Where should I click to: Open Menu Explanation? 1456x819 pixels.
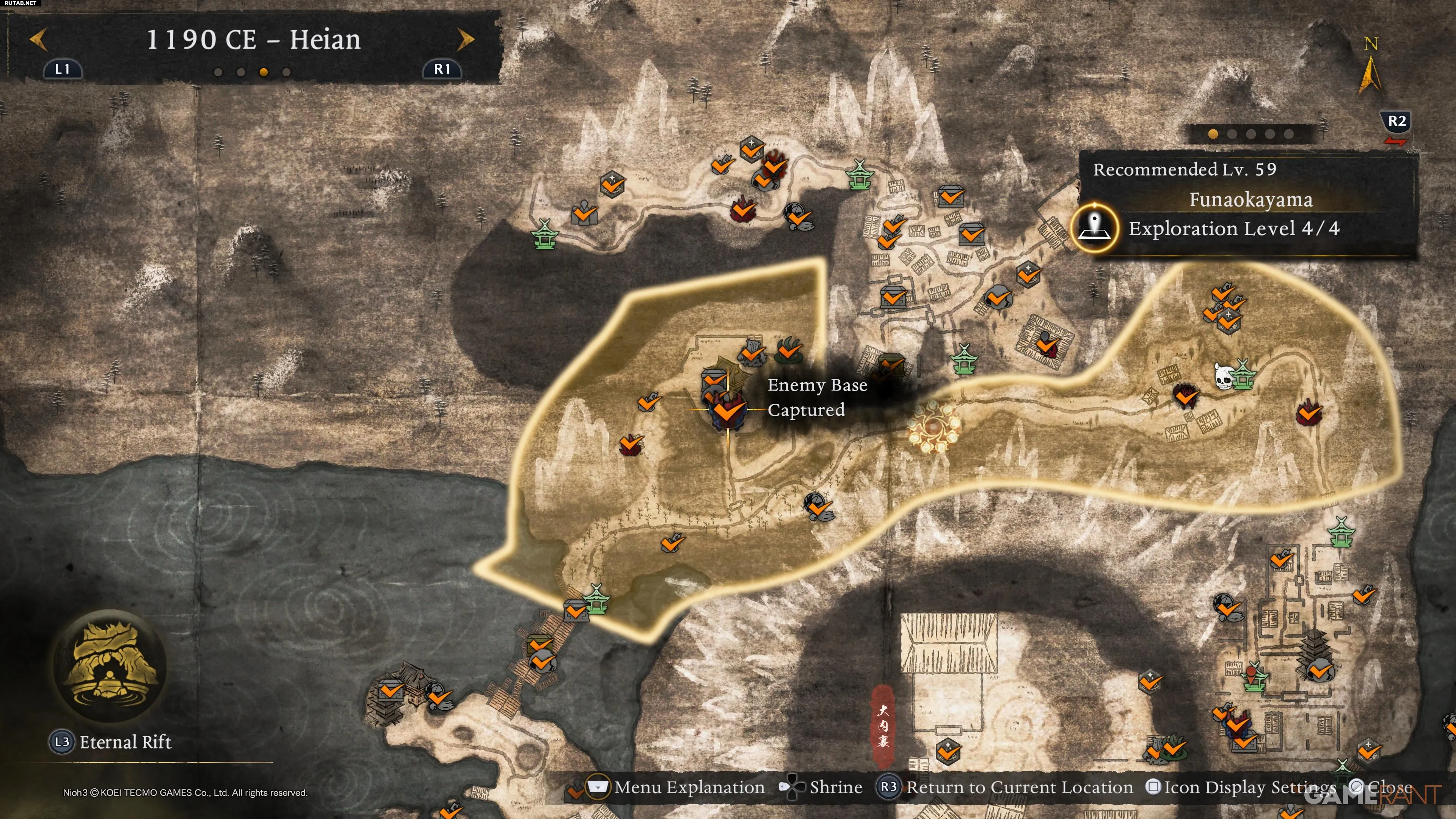tap(689, 788)
